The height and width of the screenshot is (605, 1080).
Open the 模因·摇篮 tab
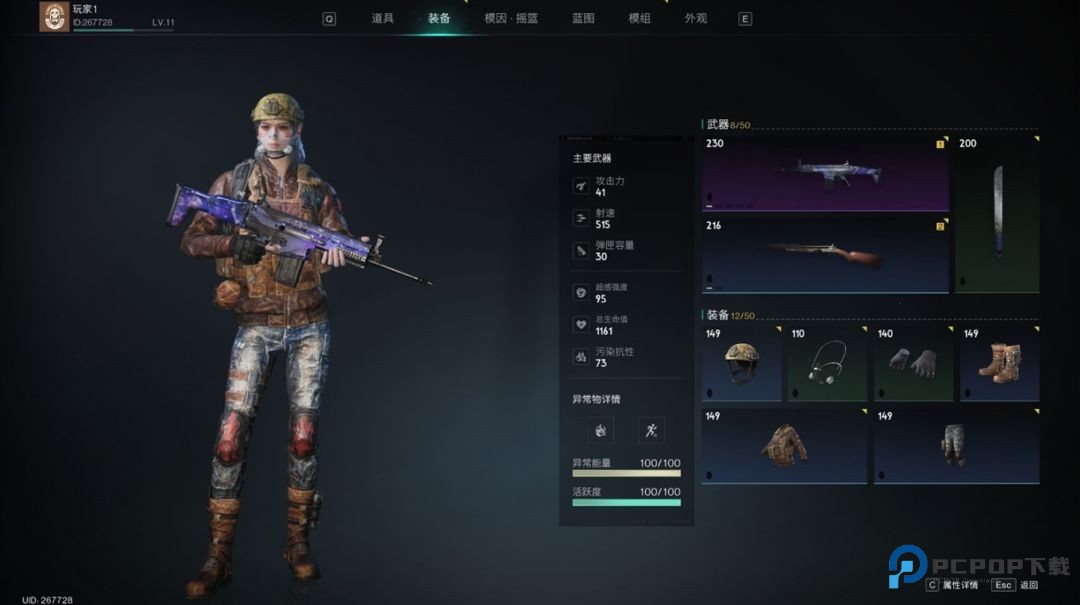(511, 18)
